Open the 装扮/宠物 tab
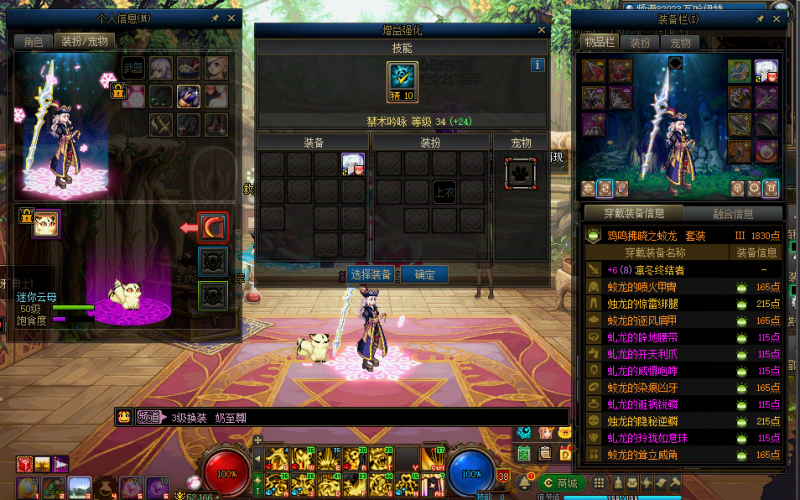Viewport: 800px width, 500px height. click(84, 42)
